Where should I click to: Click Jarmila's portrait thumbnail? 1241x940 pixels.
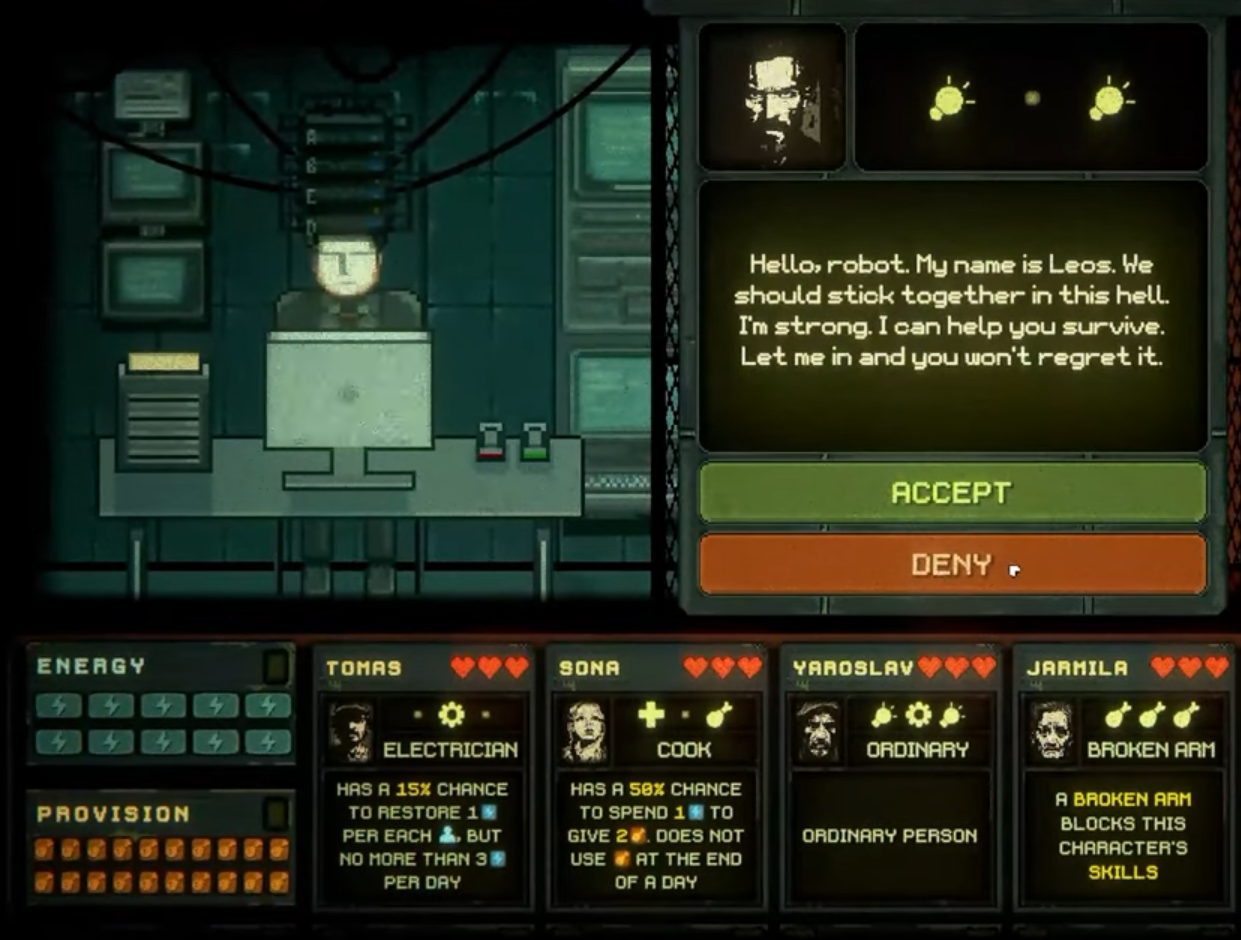[1052, 731]
